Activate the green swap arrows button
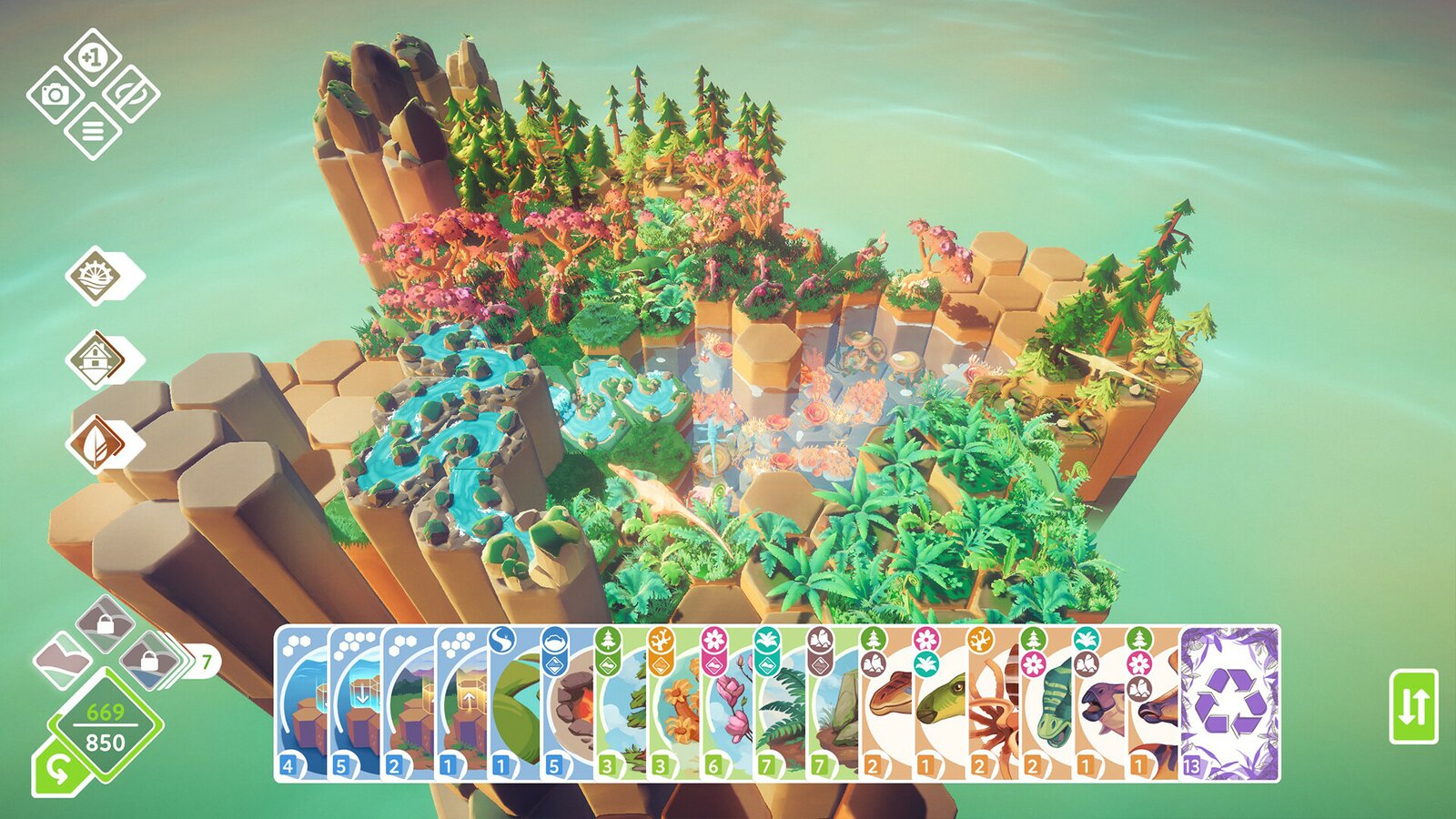 point(1413,706)
